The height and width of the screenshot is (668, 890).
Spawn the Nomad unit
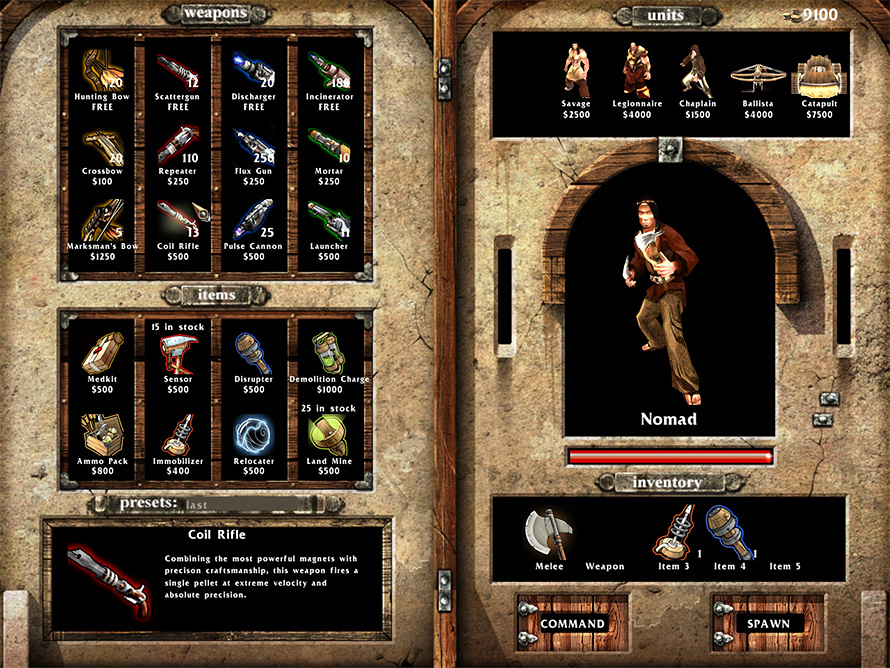768,623
